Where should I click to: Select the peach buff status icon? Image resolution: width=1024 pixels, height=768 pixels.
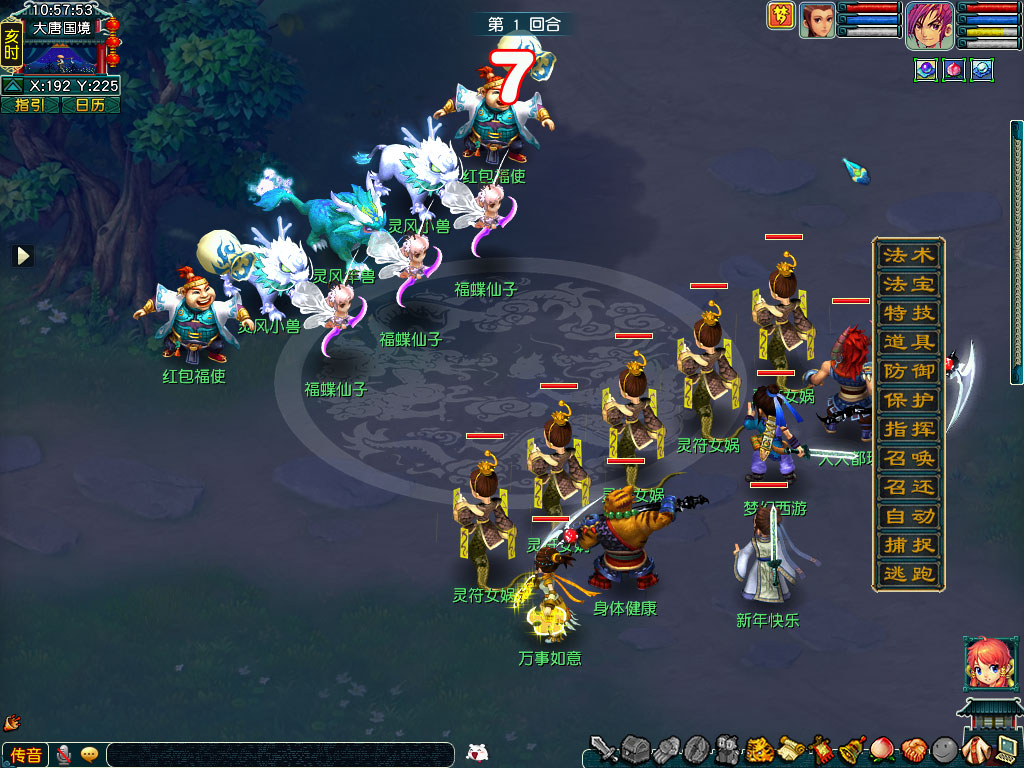tap(953, 71)
